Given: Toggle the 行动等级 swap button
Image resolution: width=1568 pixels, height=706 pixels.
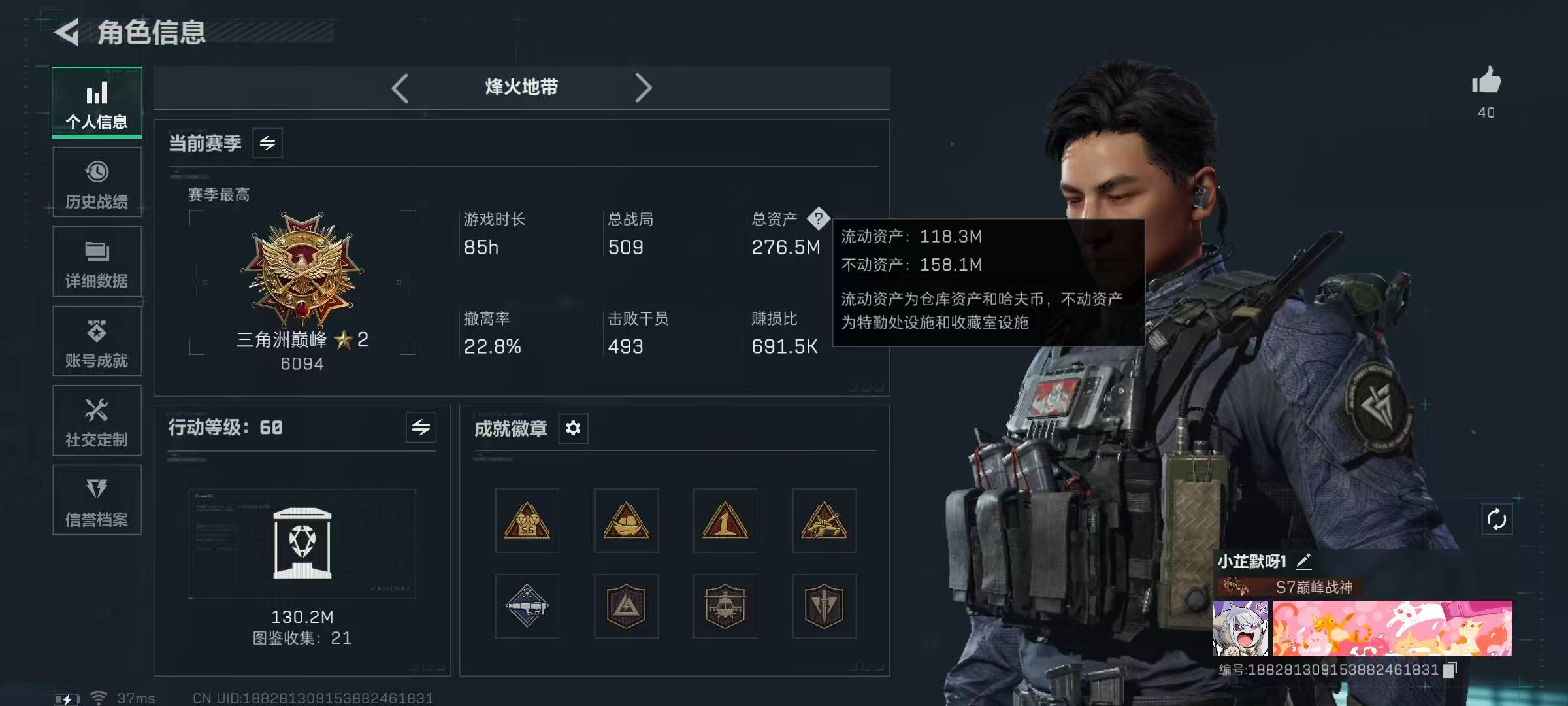Looking at the screenshot, I should [x=421, y=428].
